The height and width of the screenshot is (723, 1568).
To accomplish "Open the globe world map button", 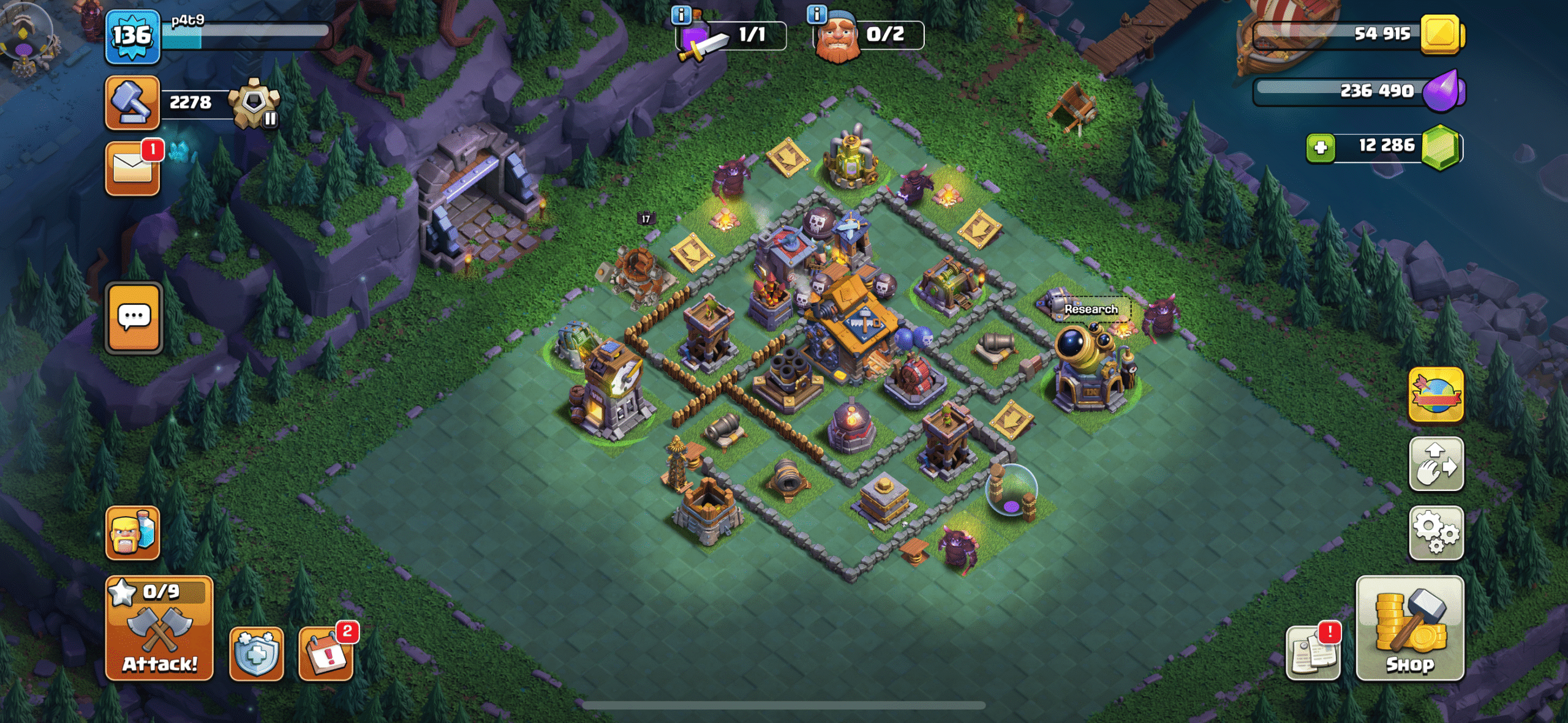I will [x=1436, y=395].
